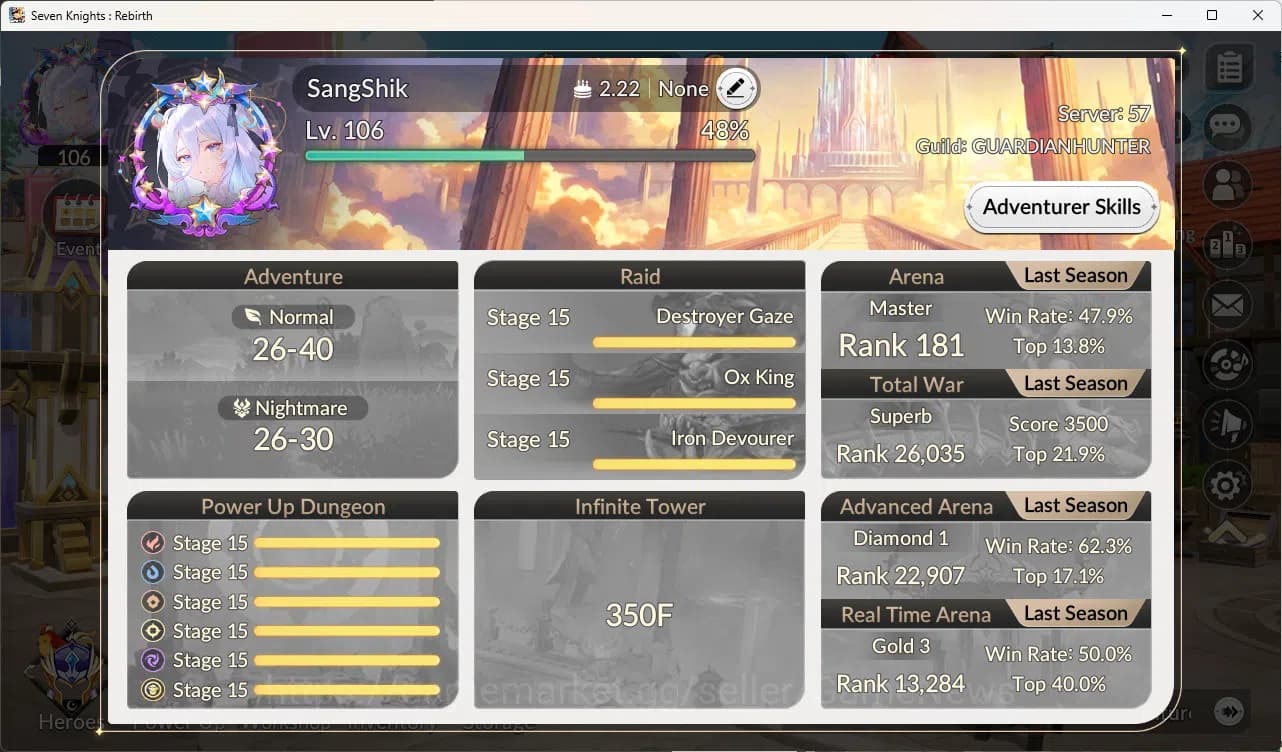Screen dimensions: 1282x752
Task: Click the pencil edit icon beside the title
Action: (736, 88)
